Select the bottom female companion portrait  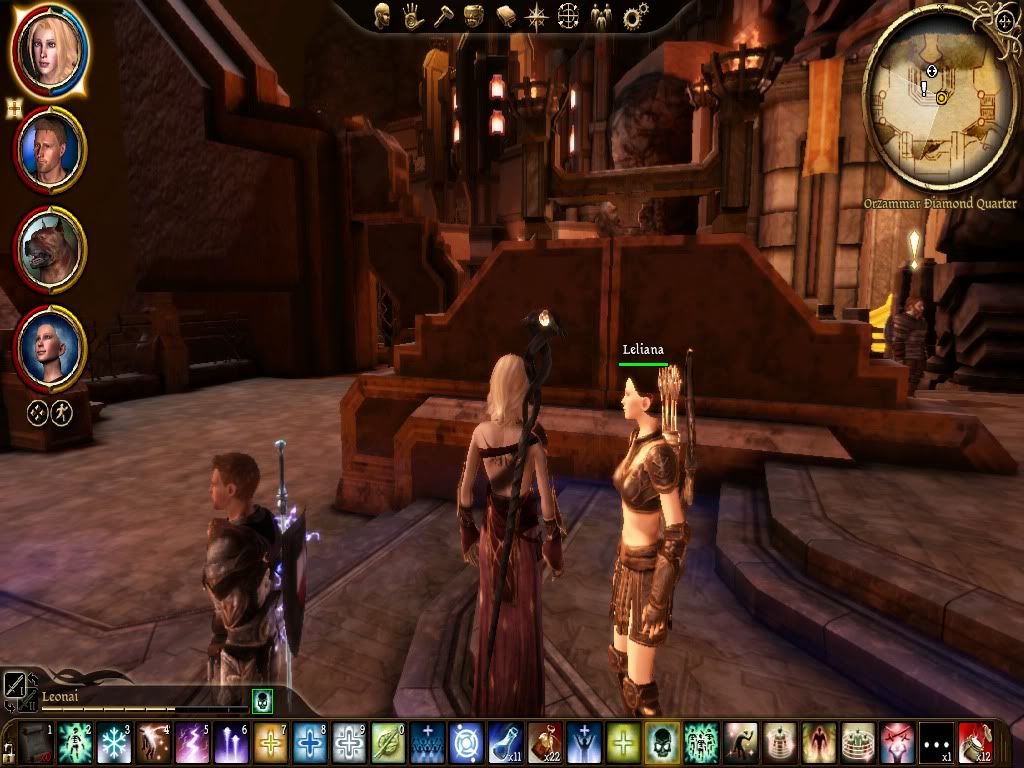click(50, 347)
